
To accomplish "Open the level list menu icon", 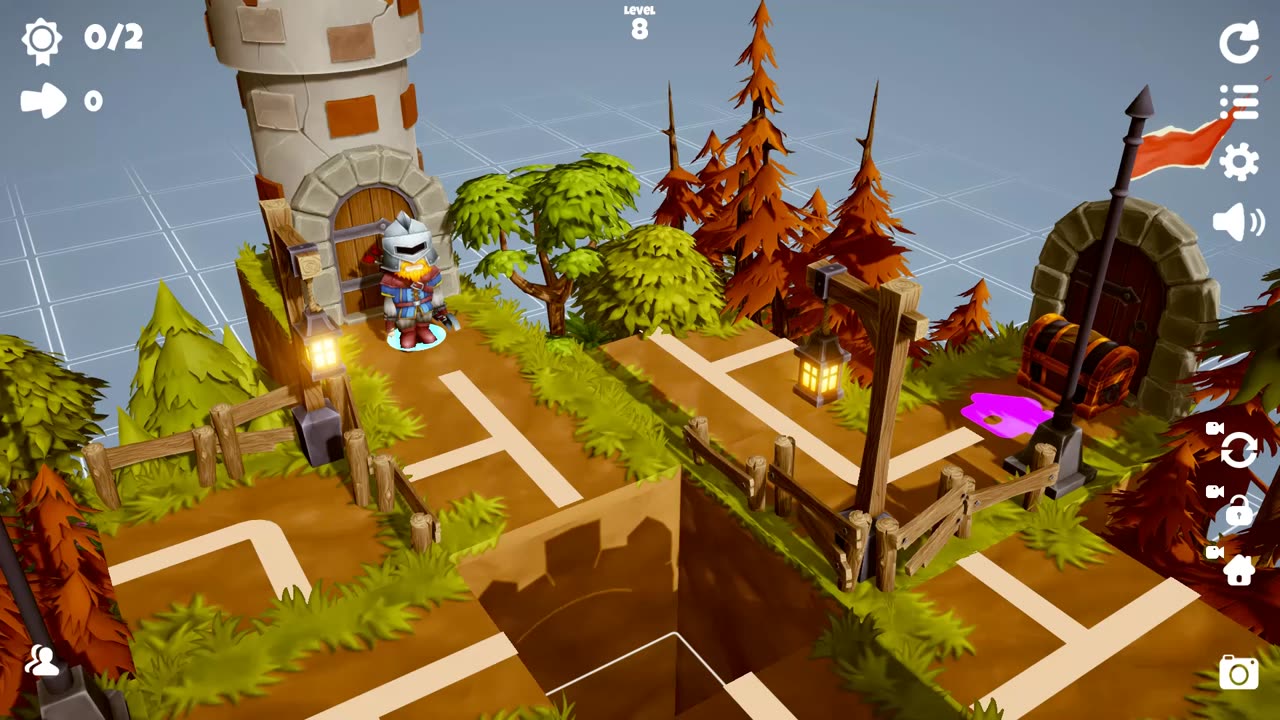I will pyautogui.click(x=1239, y=102).
